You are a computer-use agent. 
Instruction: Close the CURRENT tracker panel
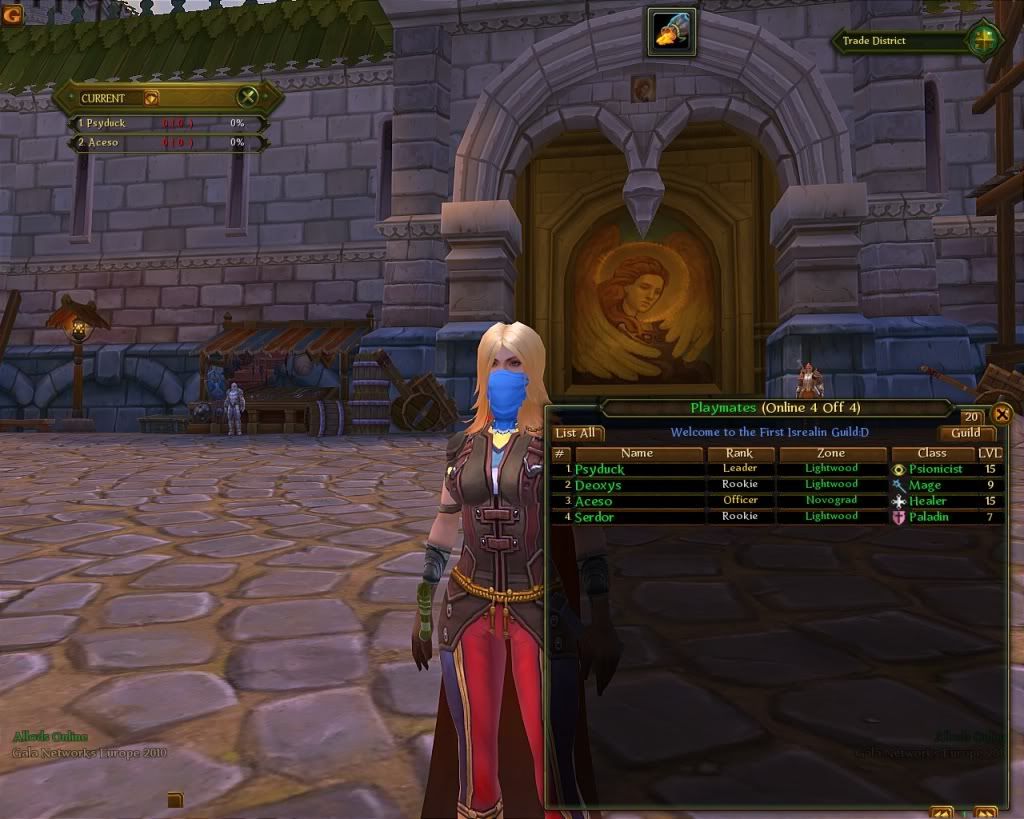pyautogui.click(x=248, y=97)
